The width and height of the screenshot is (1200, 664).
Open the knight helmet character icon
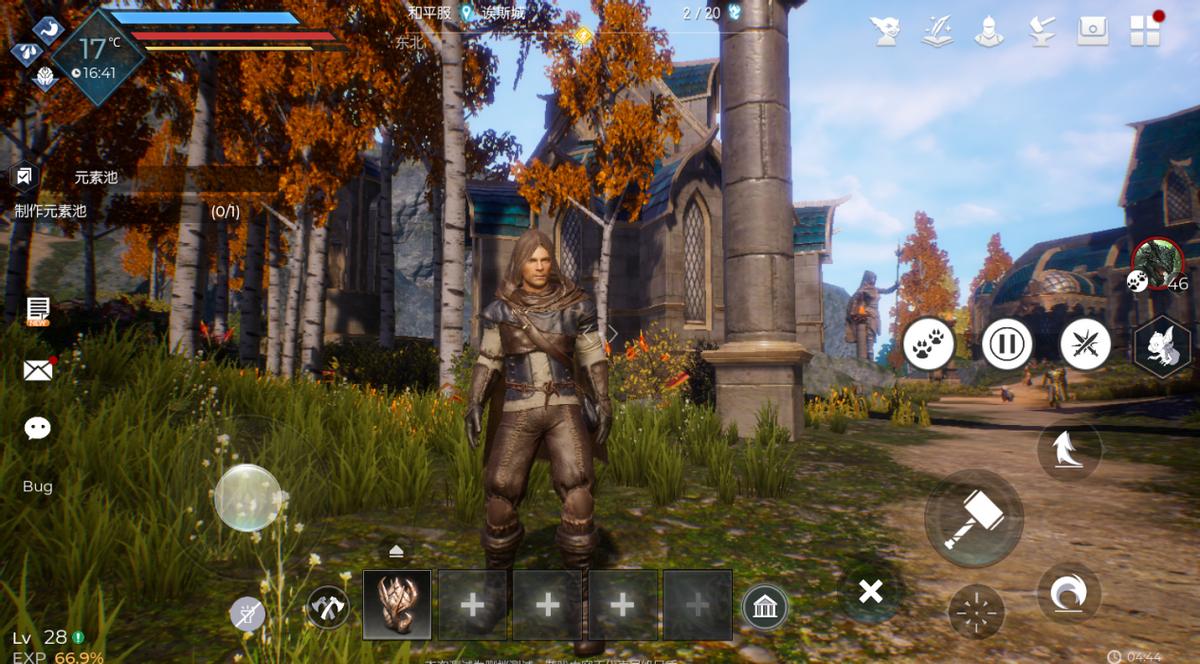click(x=989, y=31)
